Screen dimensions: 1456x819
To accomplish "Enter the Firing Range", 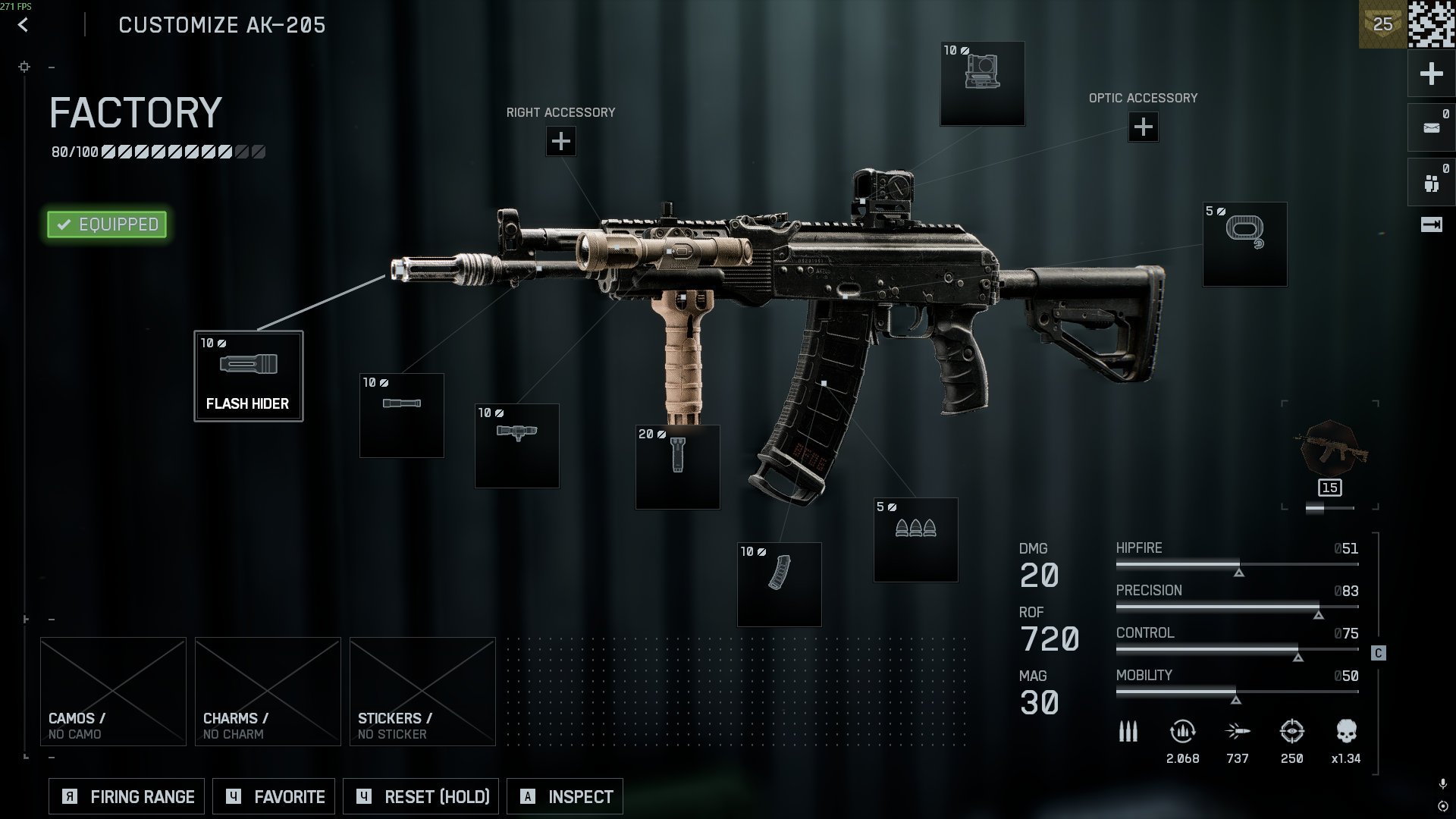I will (127, 796).
